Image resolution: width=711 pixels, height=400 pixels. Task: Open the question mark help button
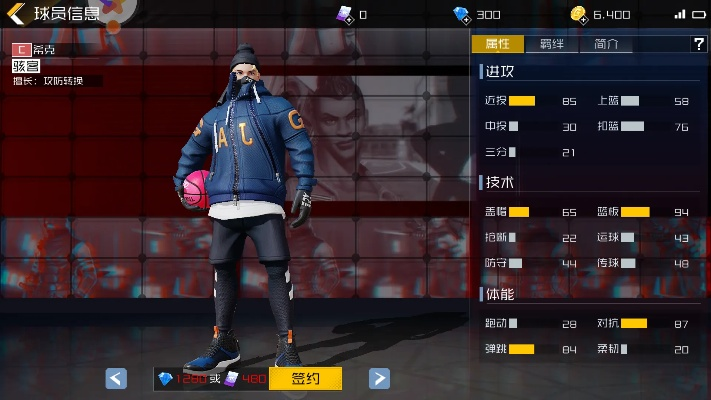coord(698,44)
